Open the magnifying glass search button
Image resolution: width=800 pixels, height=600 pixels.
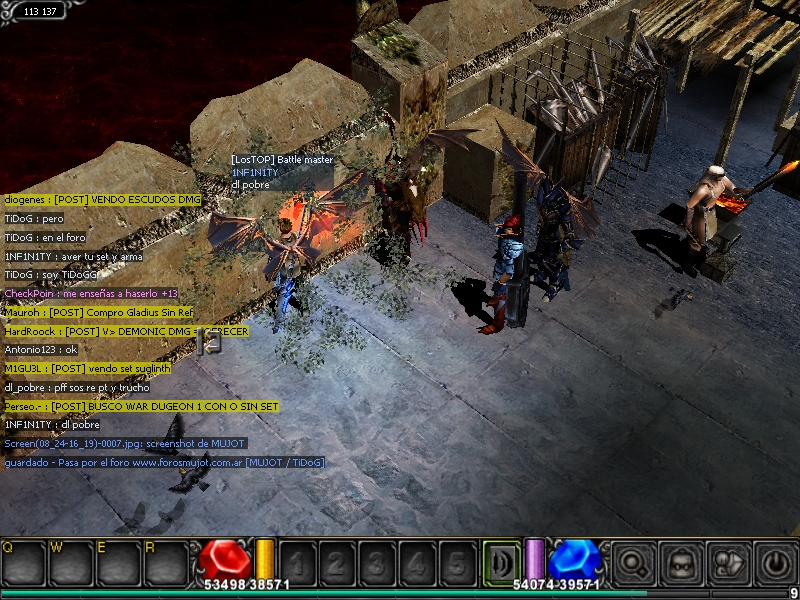[x=632, y=561]
